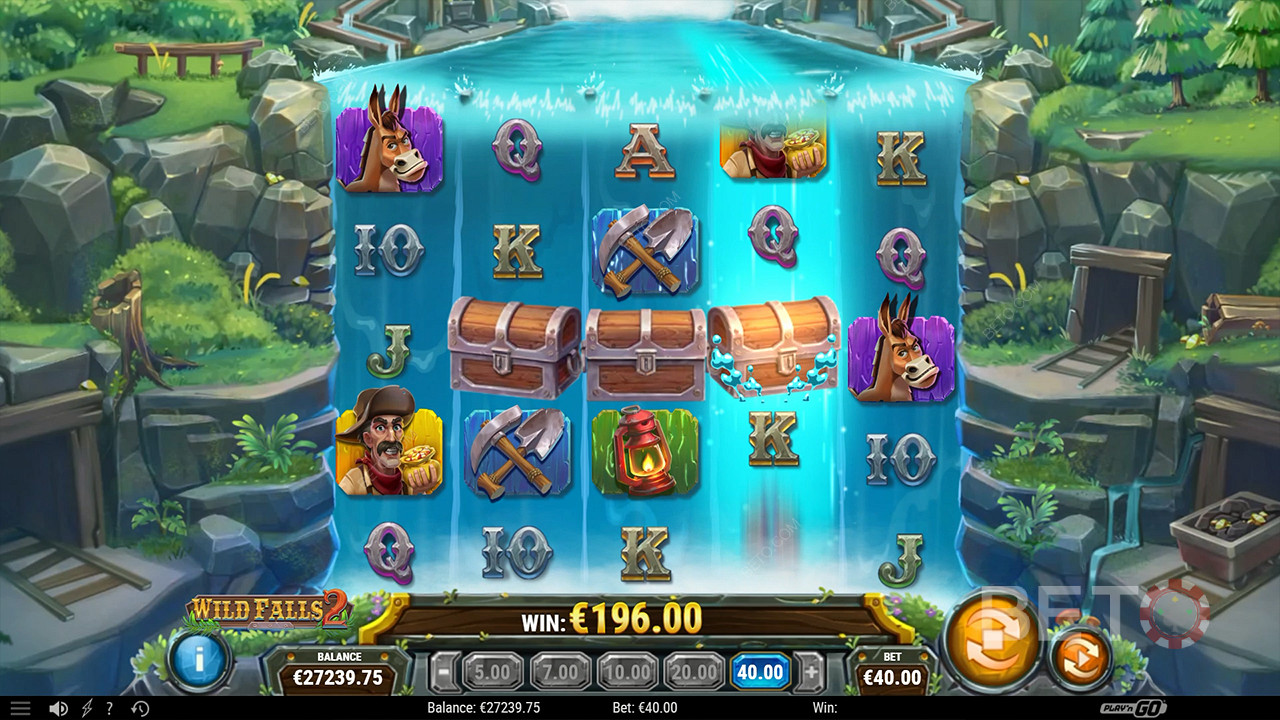
Task: Show the game history clock icon
Action: point(140,708)
